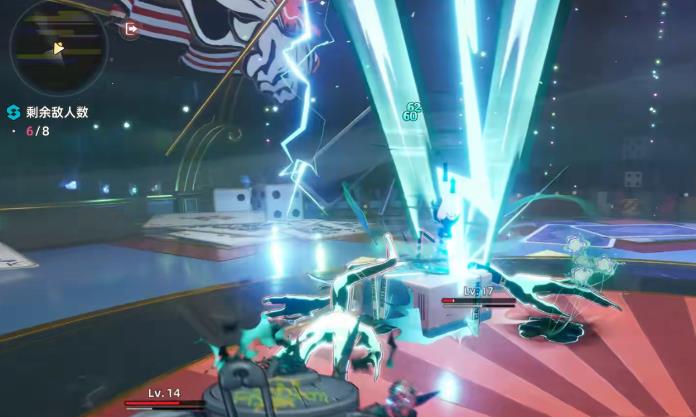Click the exit stage icon beside minimap
This screenshot has height=417, width=696.
click(x=131, y=30)
